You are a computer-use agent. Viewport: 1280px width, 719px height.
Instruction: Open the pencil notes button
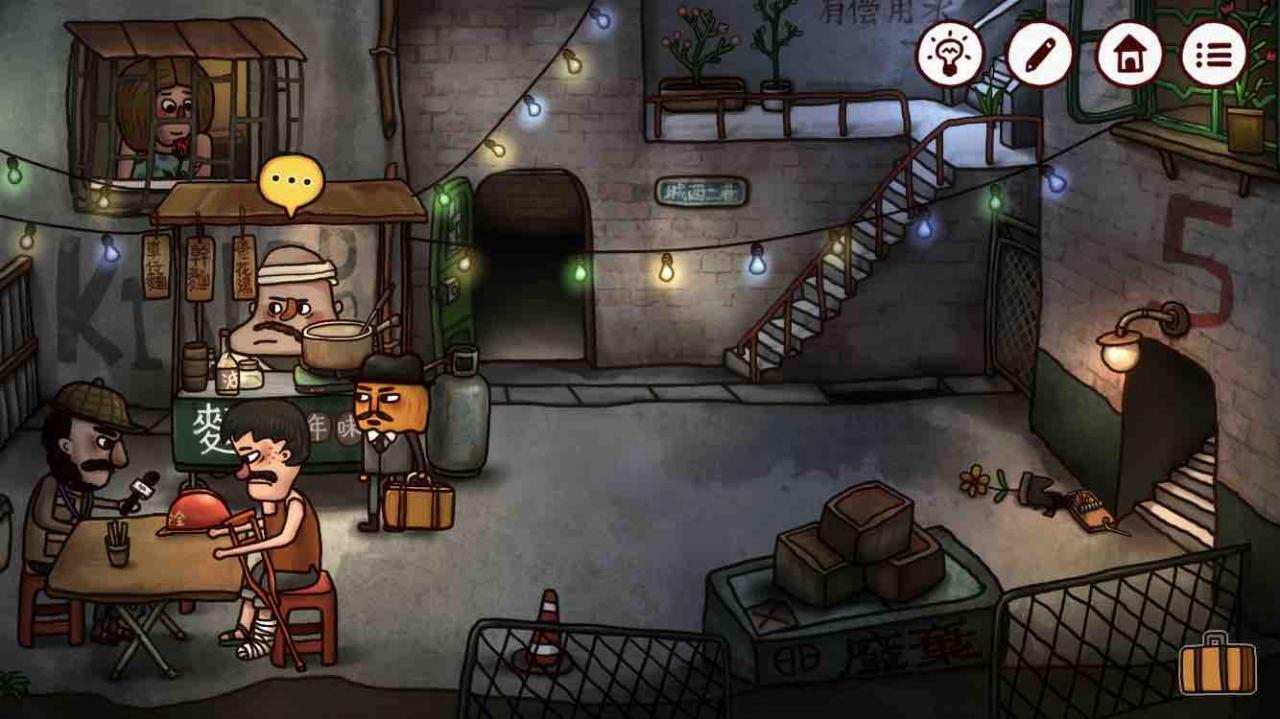pyautogui.click(x=1039, y=54)
